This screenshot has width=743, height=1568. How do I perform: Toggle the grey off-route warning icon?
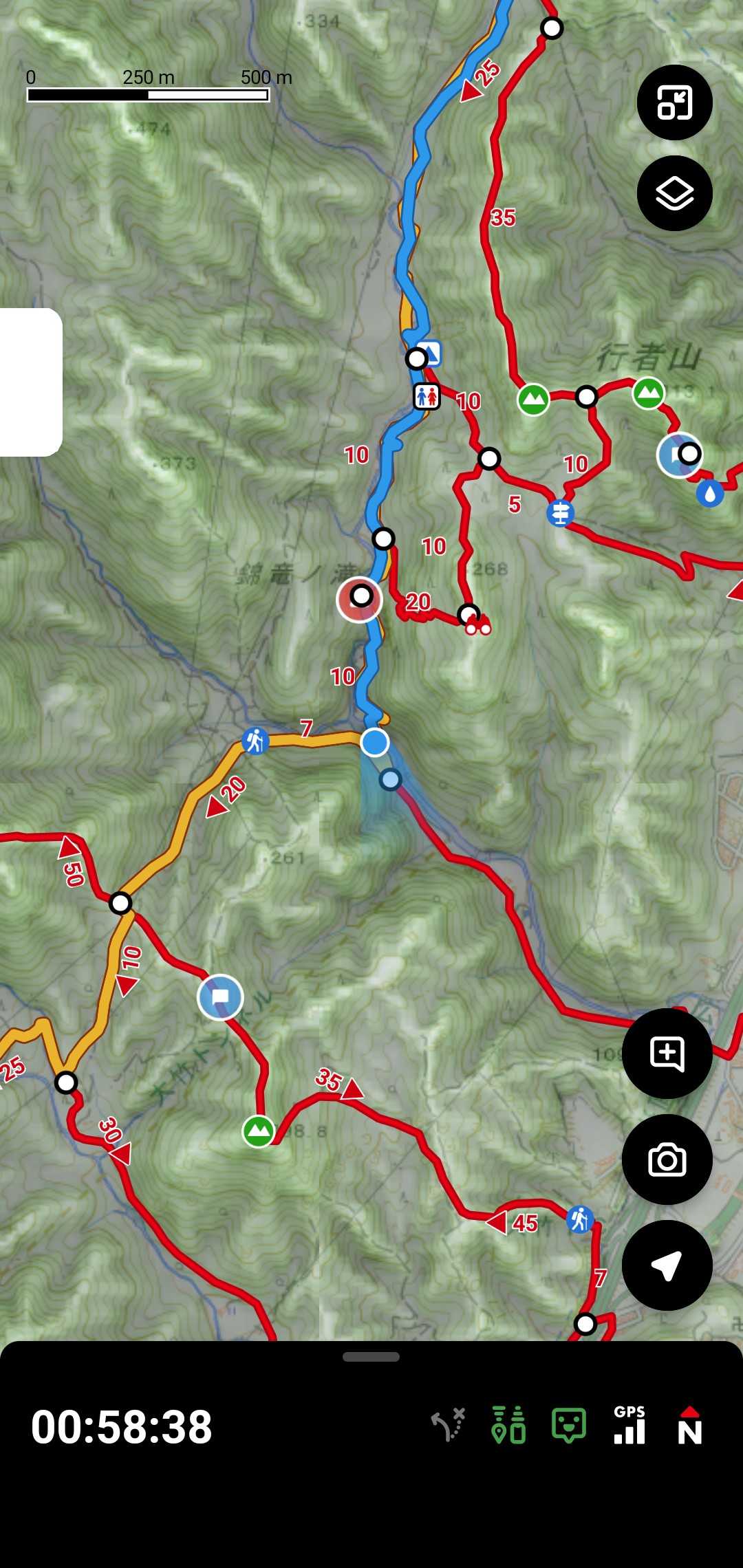click(449, 1425)
